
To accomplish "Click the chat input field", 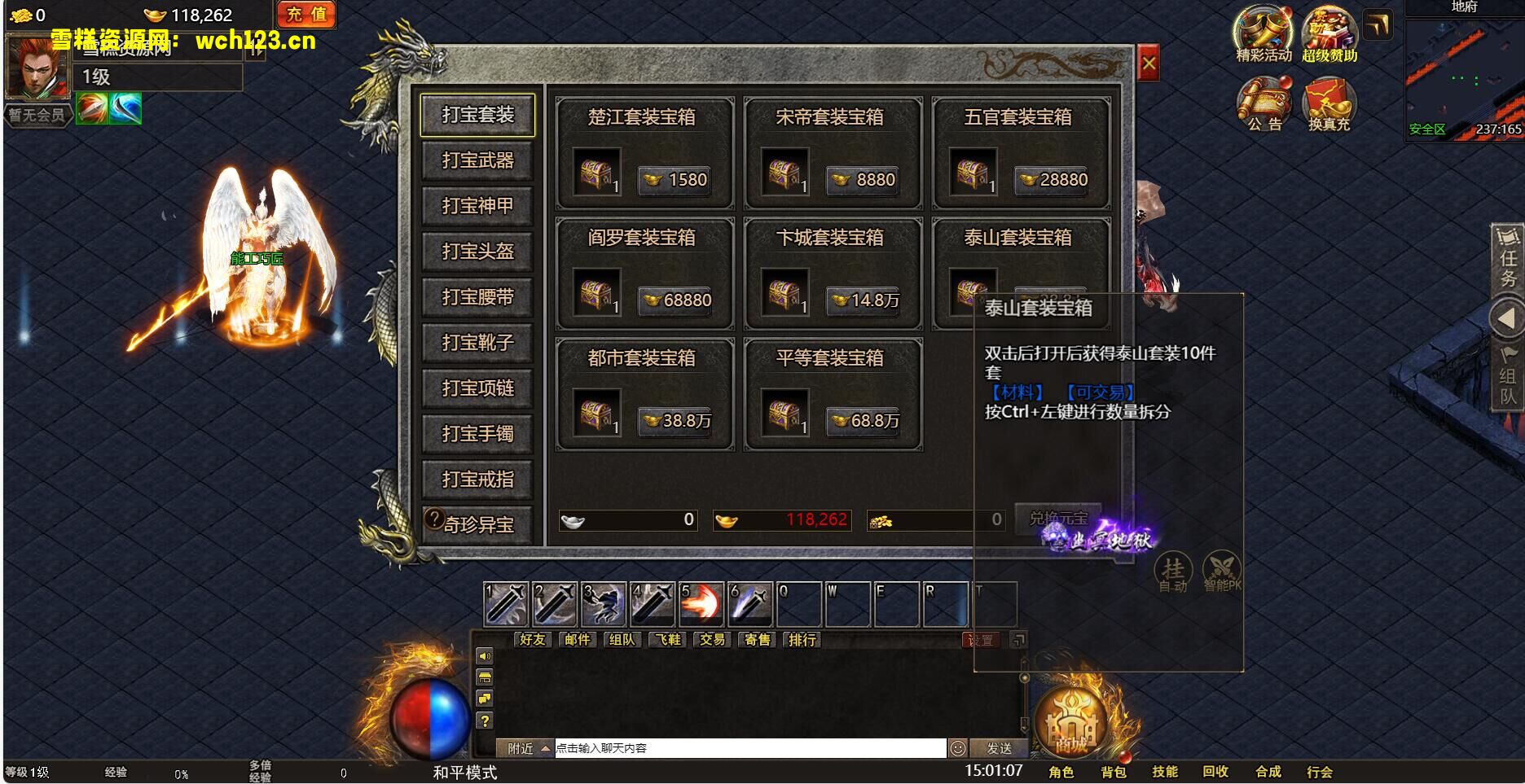I will pyautogui.click(x=749, y=748).
